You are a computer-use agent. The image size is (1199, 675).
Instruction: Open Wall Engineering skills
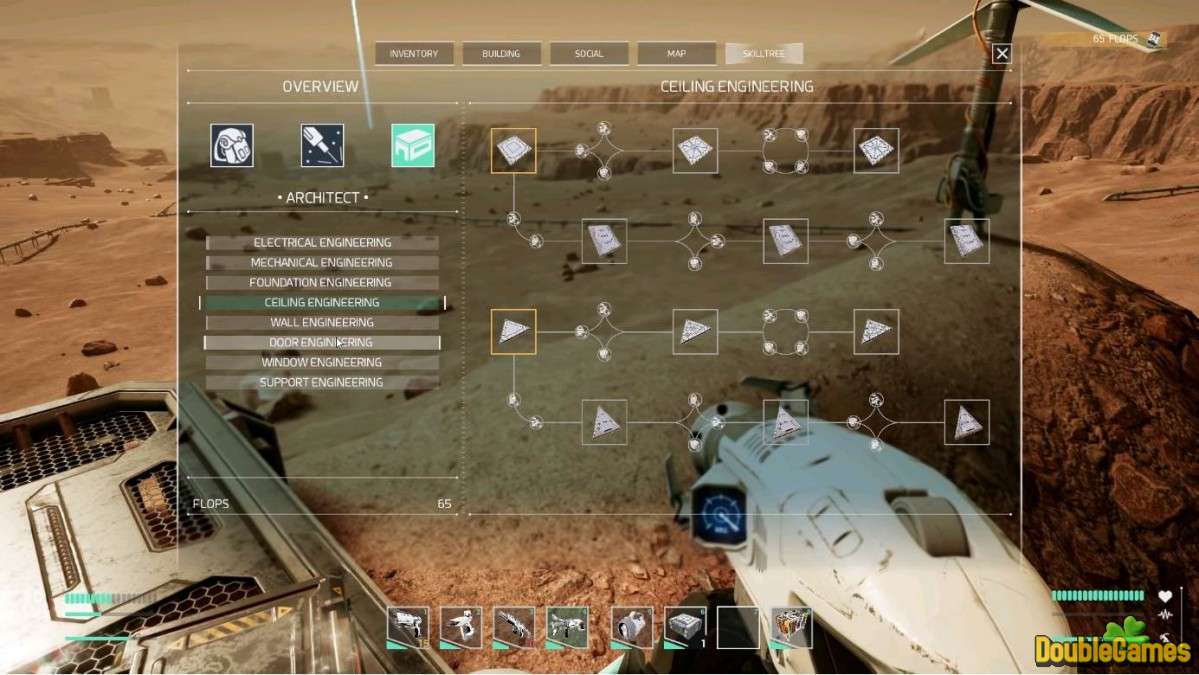click(322, 322)
